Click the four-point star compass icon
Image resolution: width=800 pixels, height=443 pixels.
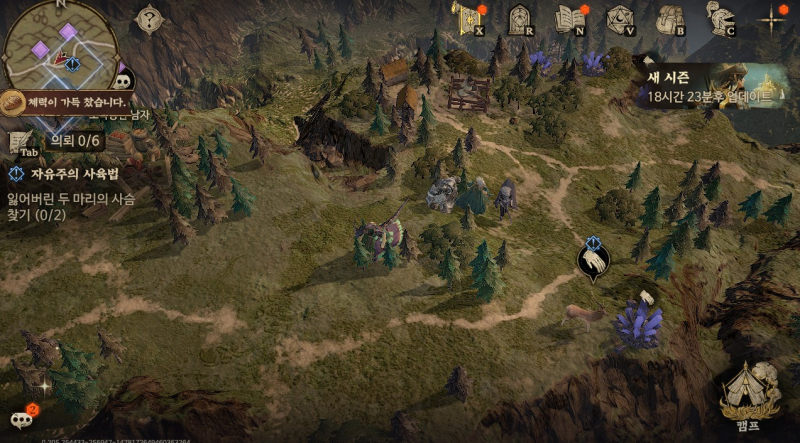tap(773, 19)
